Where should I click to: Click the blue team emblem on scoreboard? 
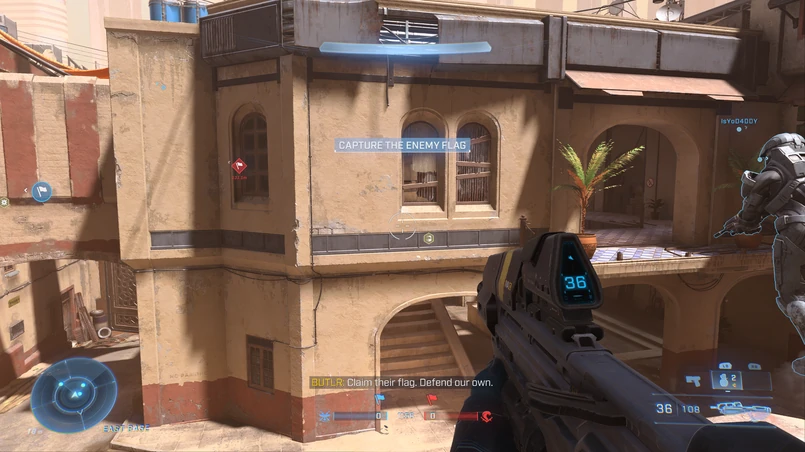[325, 416]
